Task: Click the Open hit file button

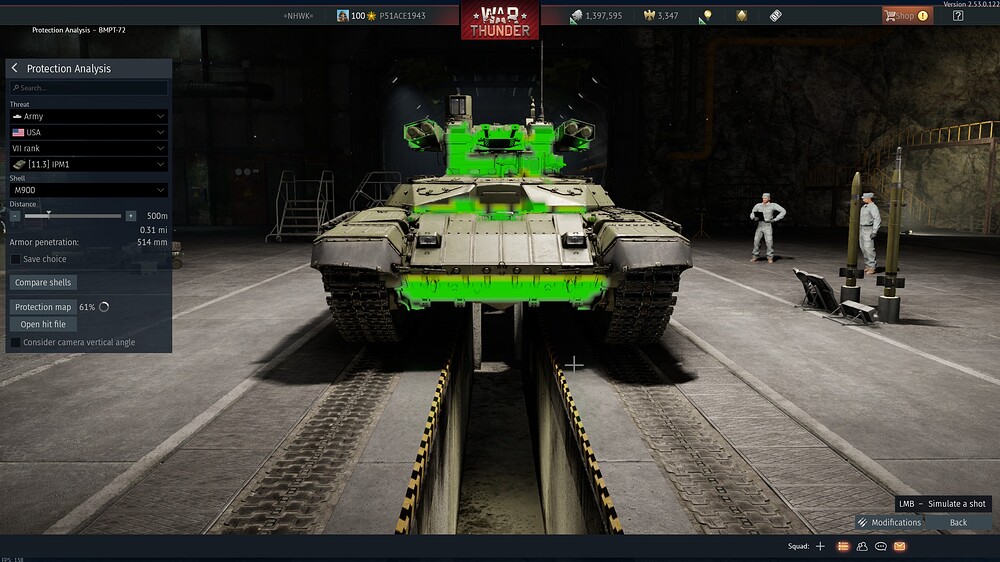Action: (43, 324)
